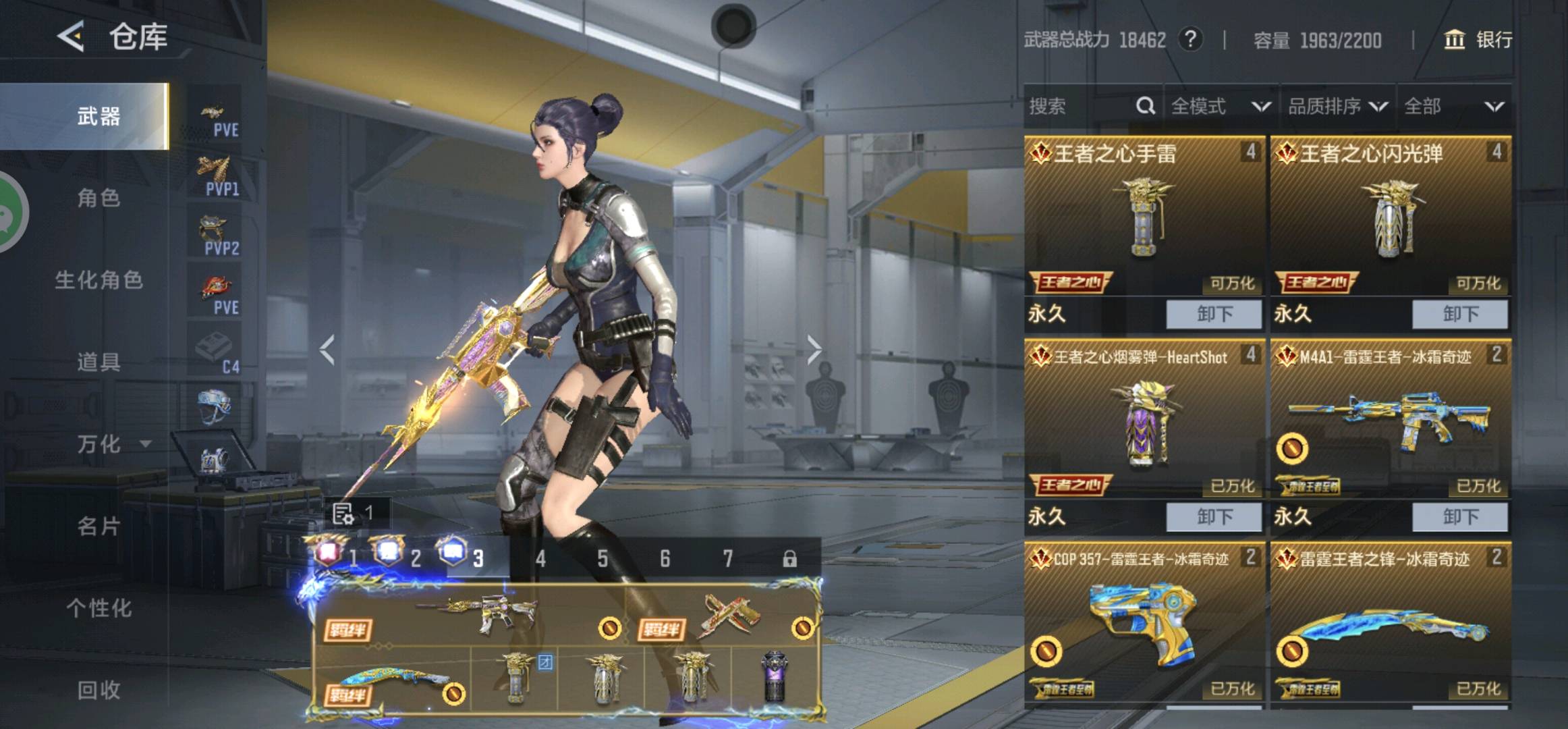The height and width of the screenshot is (729, 1568).
Task: Open the 银行 bank
Action: [x=1478, y=40]
